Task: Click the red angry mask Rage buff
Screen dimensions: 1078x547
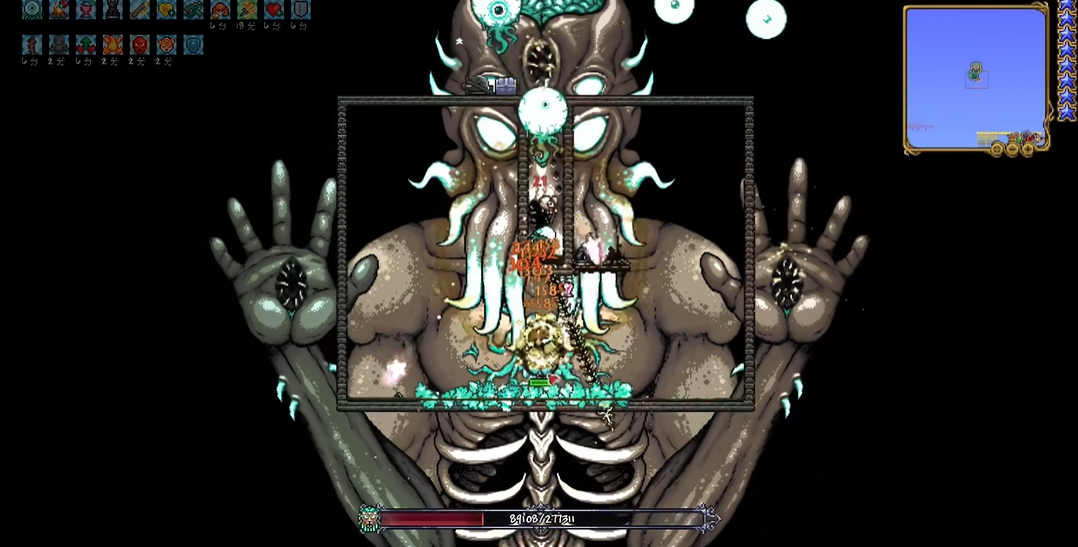Action: [x=140, y=45]
